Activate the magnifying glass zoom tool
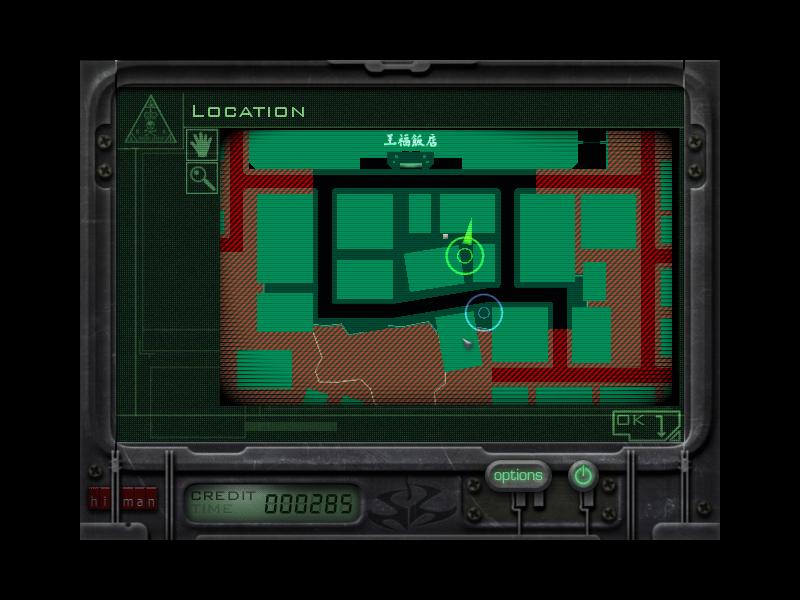The image size is (800, 600). coord(202,178)
